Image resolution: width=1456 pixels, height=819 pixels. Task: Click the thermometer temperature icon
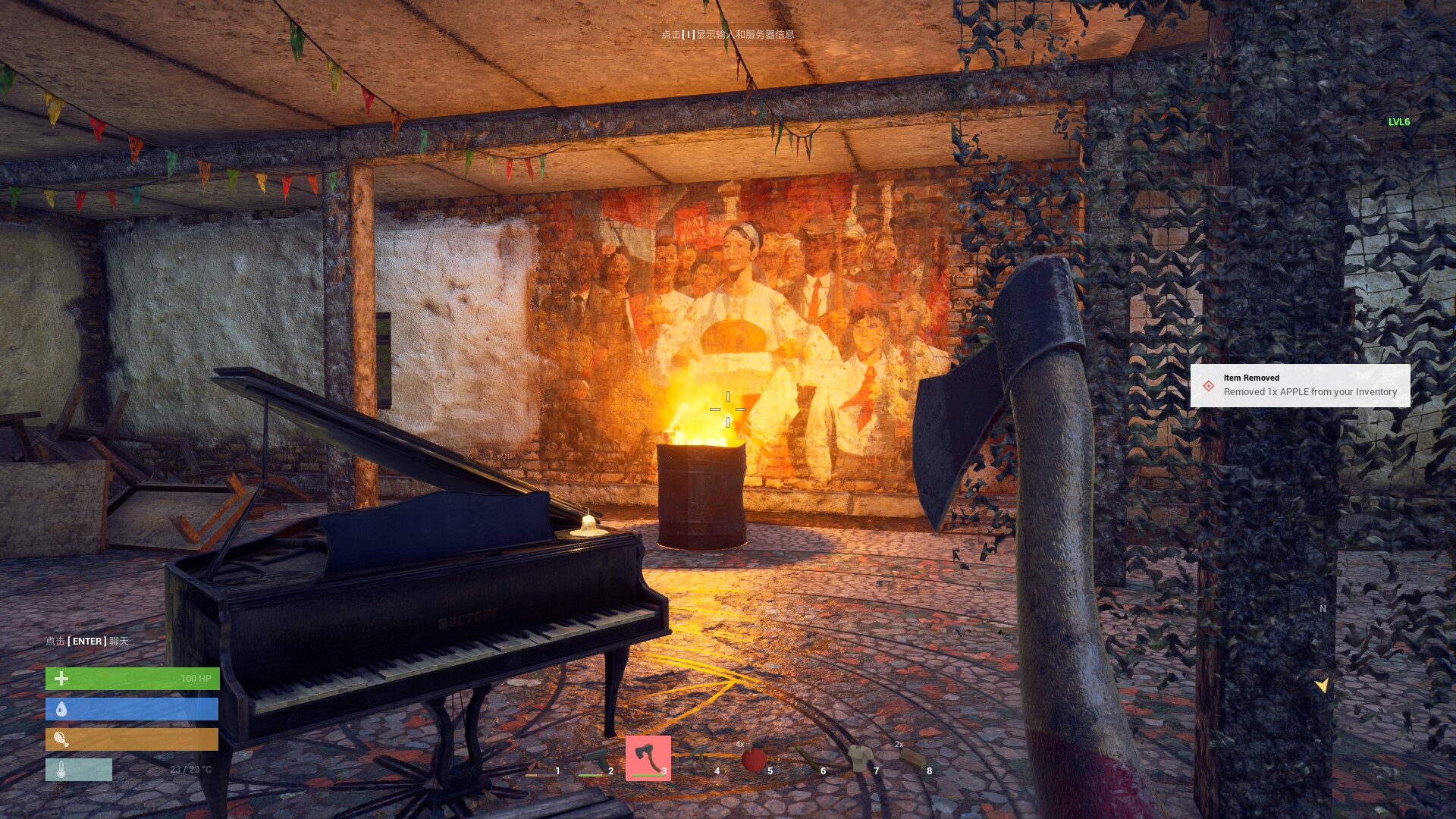(61, 769)
